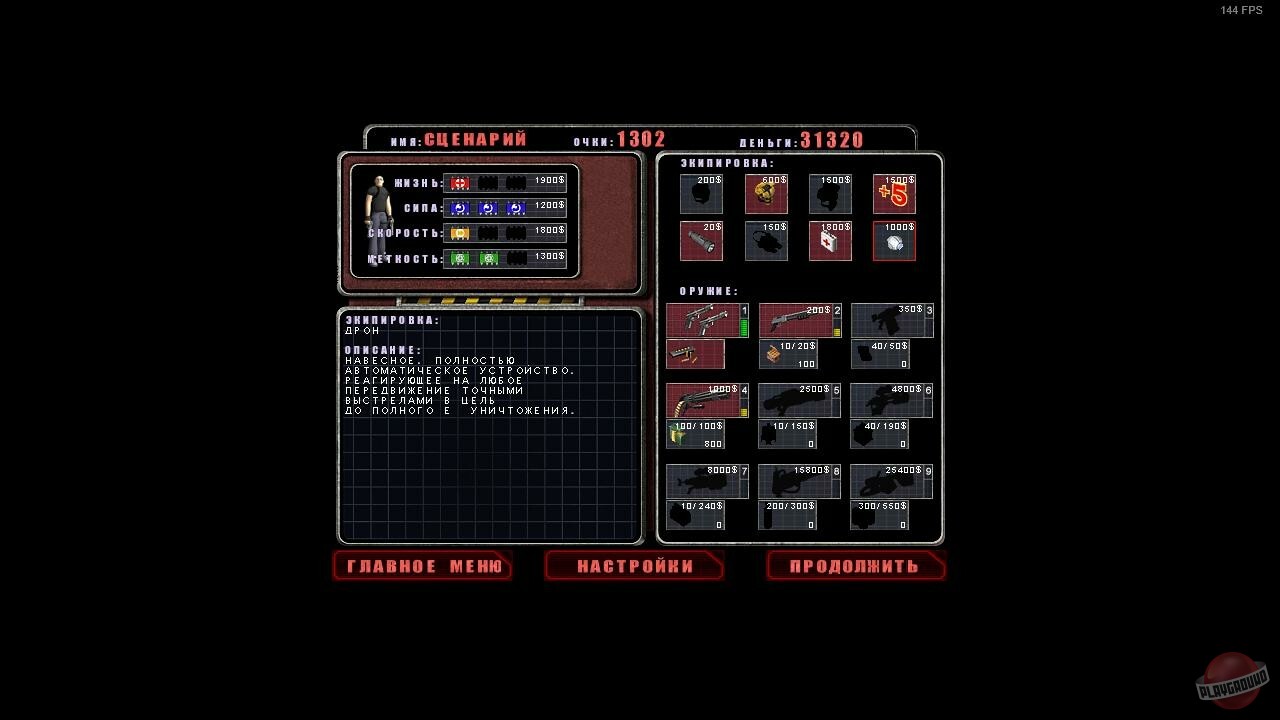Purchase the 25400$ heavy weapon in slot 9
Image resolution: width=1280 pixels, height=720 pixels.
[x=891, y=479]
